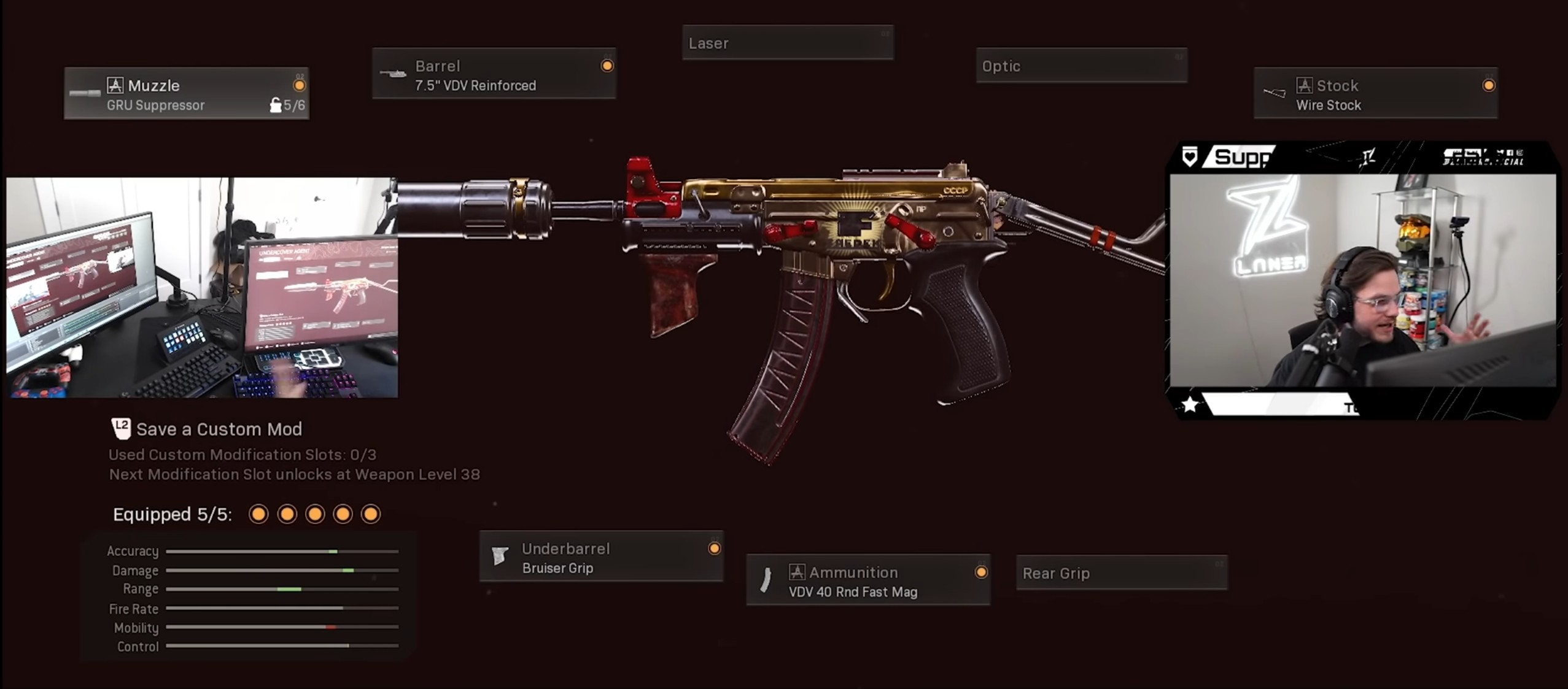Open the Muzzle GRU Suppressor slot
Image resolution: width=1568 pixels, height=689 pixels.
click(x=187, y=94)
